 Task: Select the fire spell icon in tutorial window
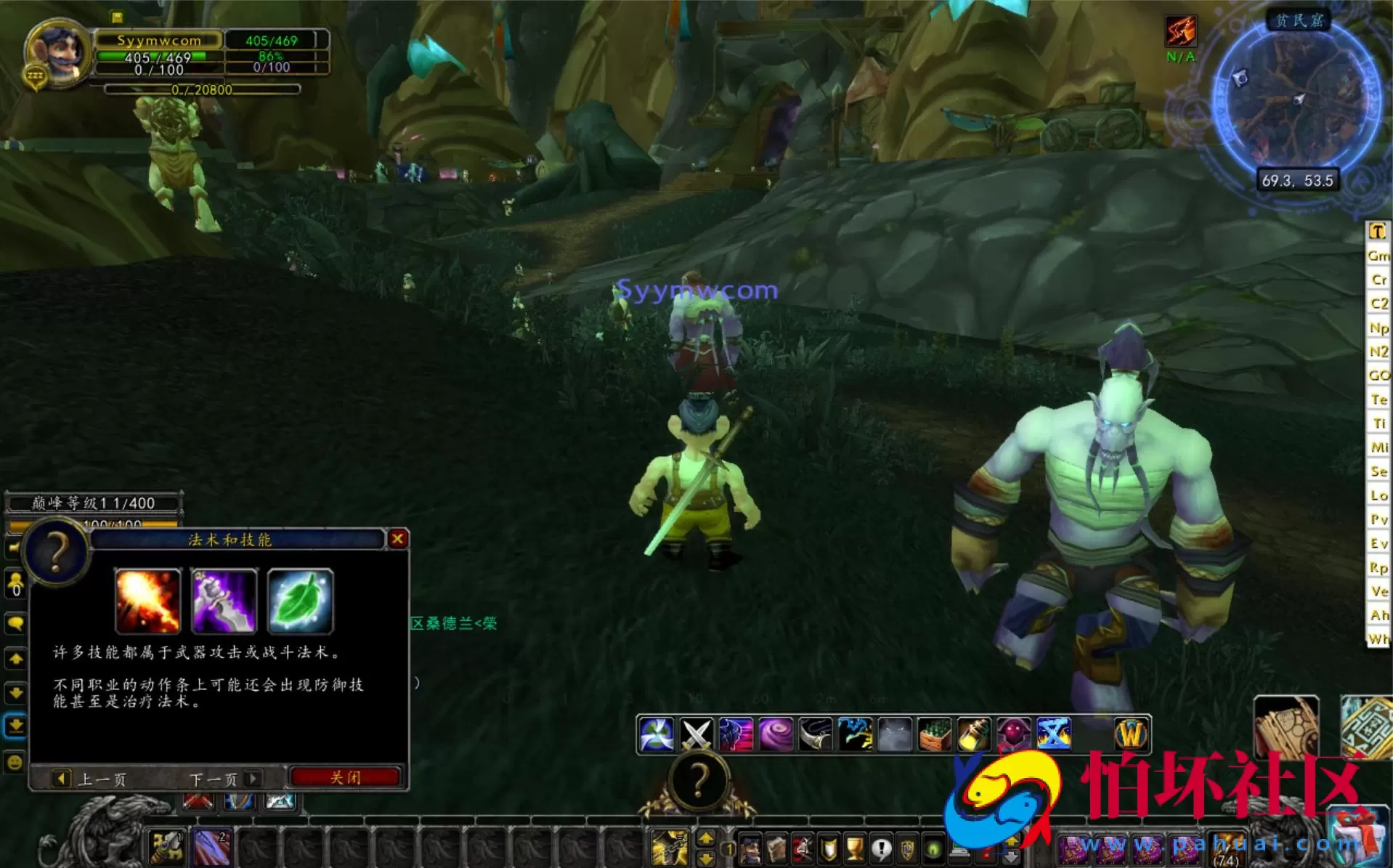[x=148, y=601]
